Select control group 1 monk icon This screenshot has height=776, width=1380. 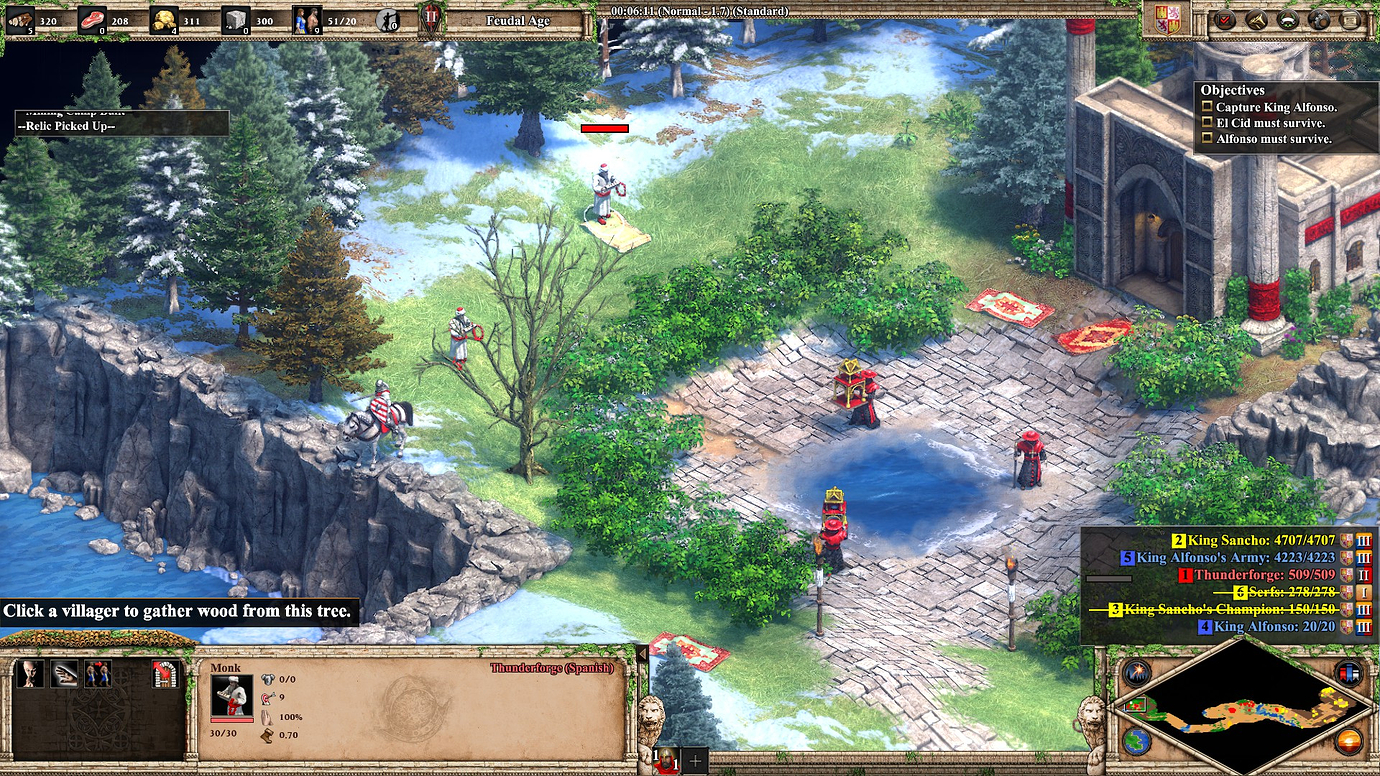click(x=663, y=760)
